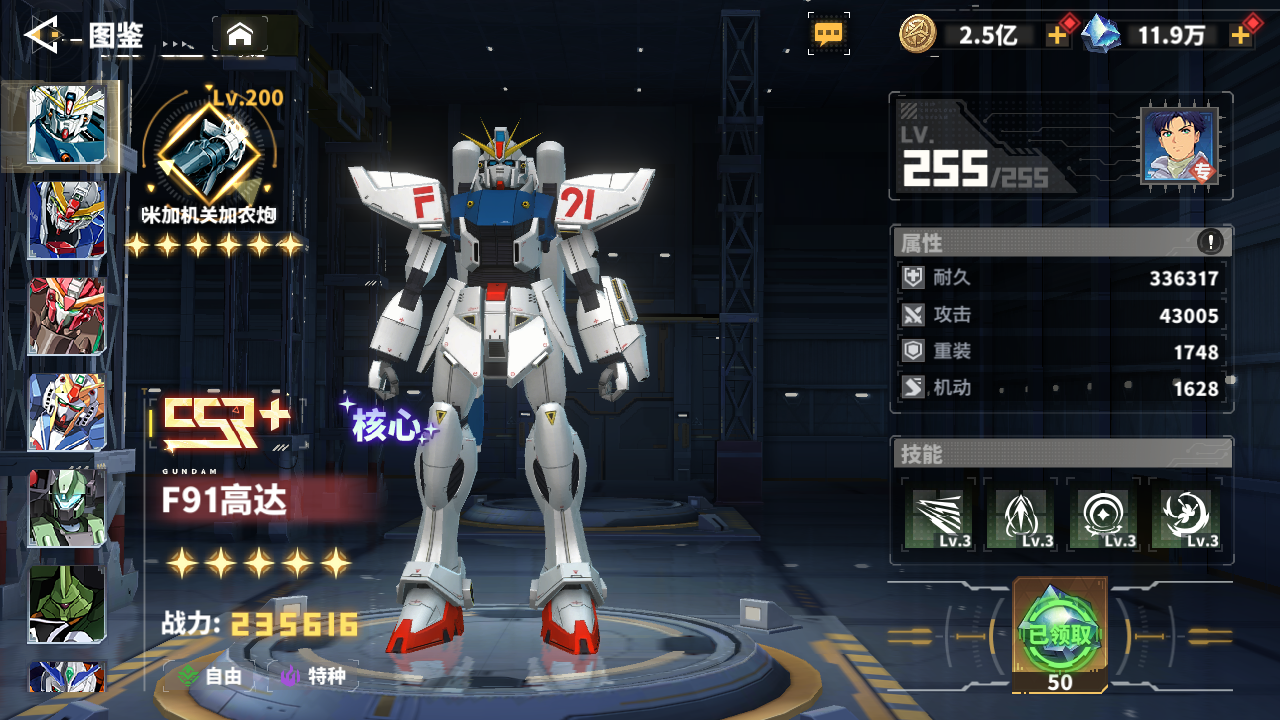Viewport: 1280px width, 720px height.
Task: Choose the light green Zaku-style mech thumbnail
Action: (67, 508)
